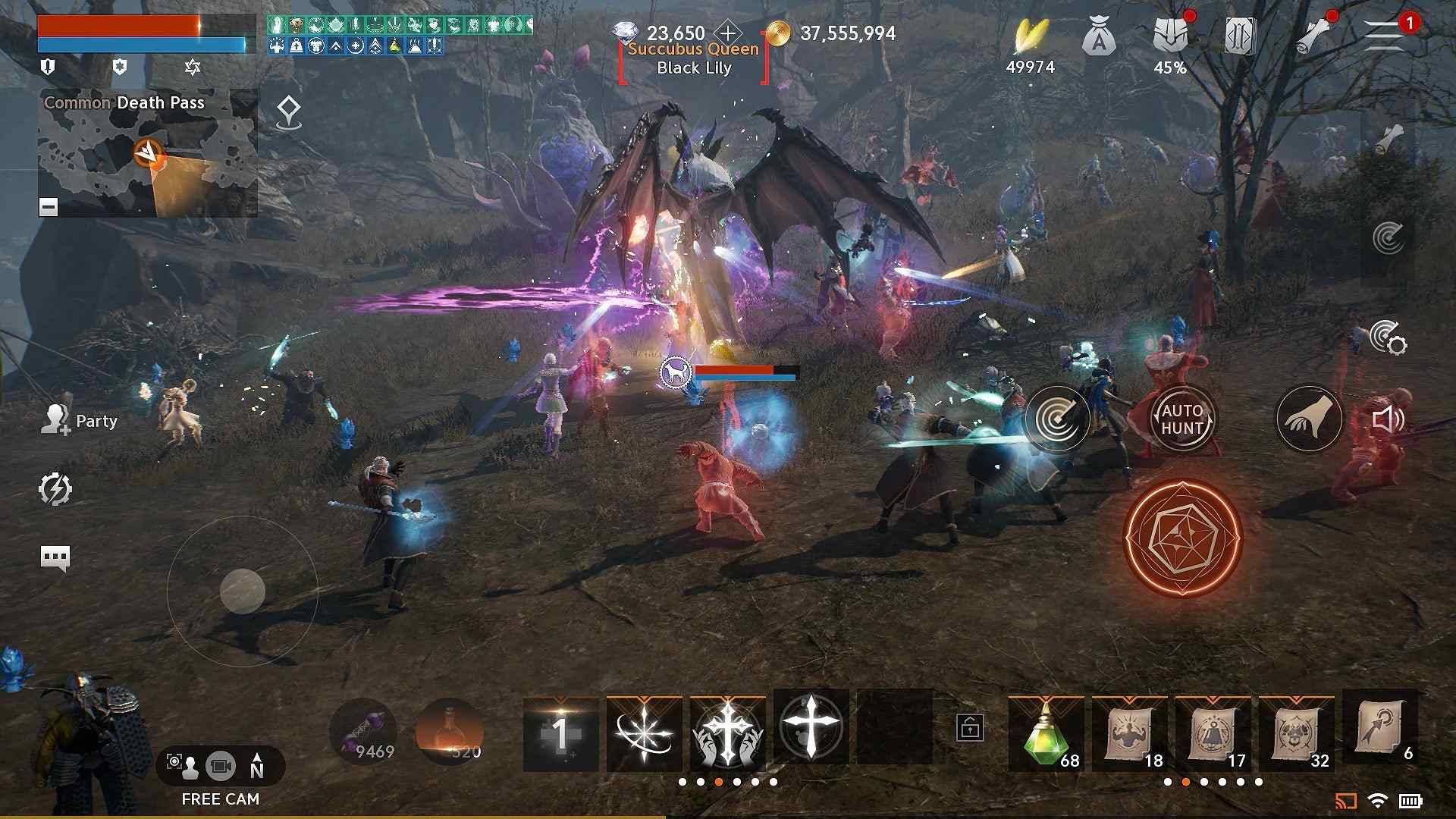Use the green potion with 68 left
The height and width of the screenshot is (819, 1456).
(1046, 732)
